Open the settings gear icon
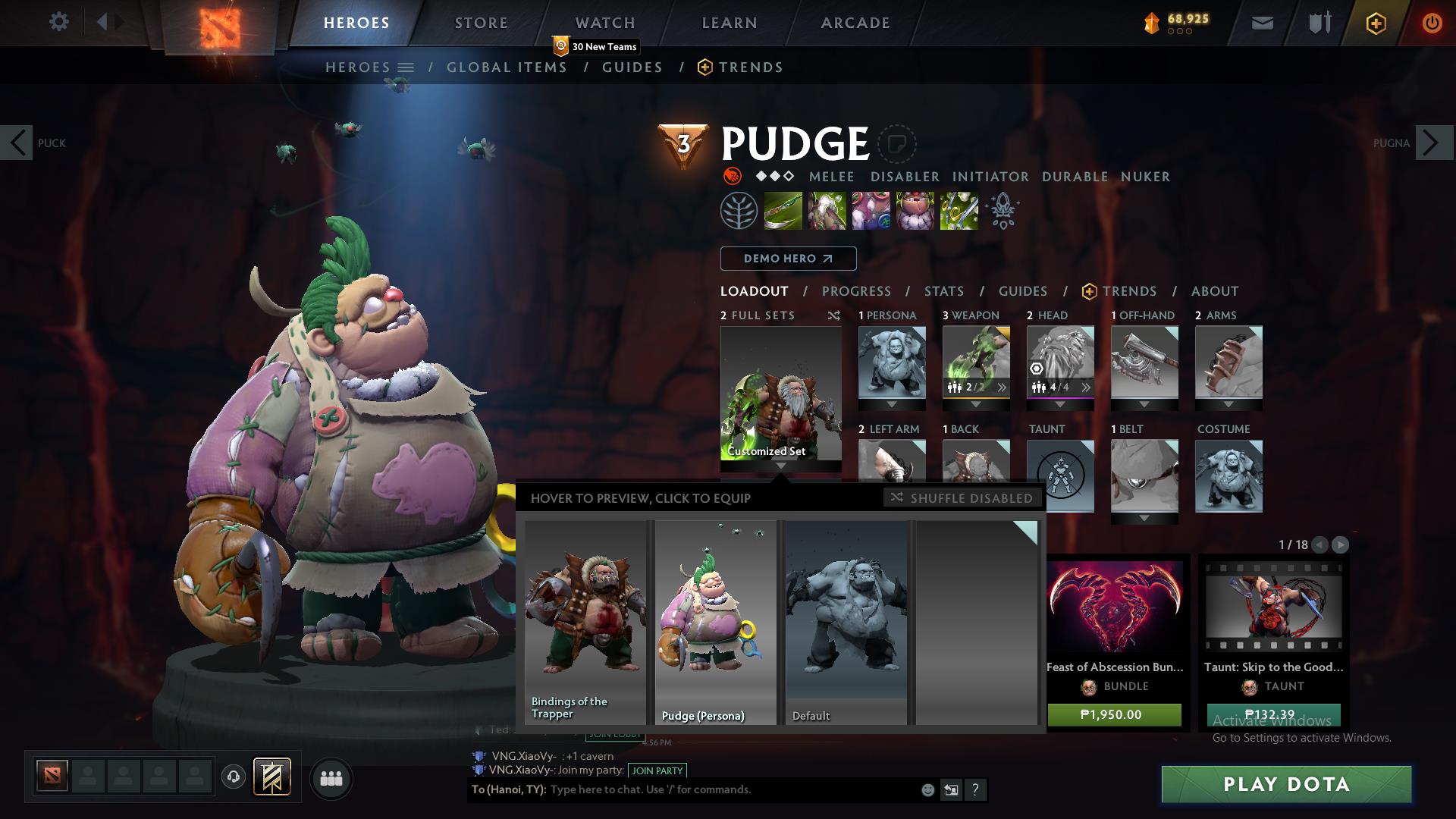The height and width of the screenshot is (819, 1456). 58,22
